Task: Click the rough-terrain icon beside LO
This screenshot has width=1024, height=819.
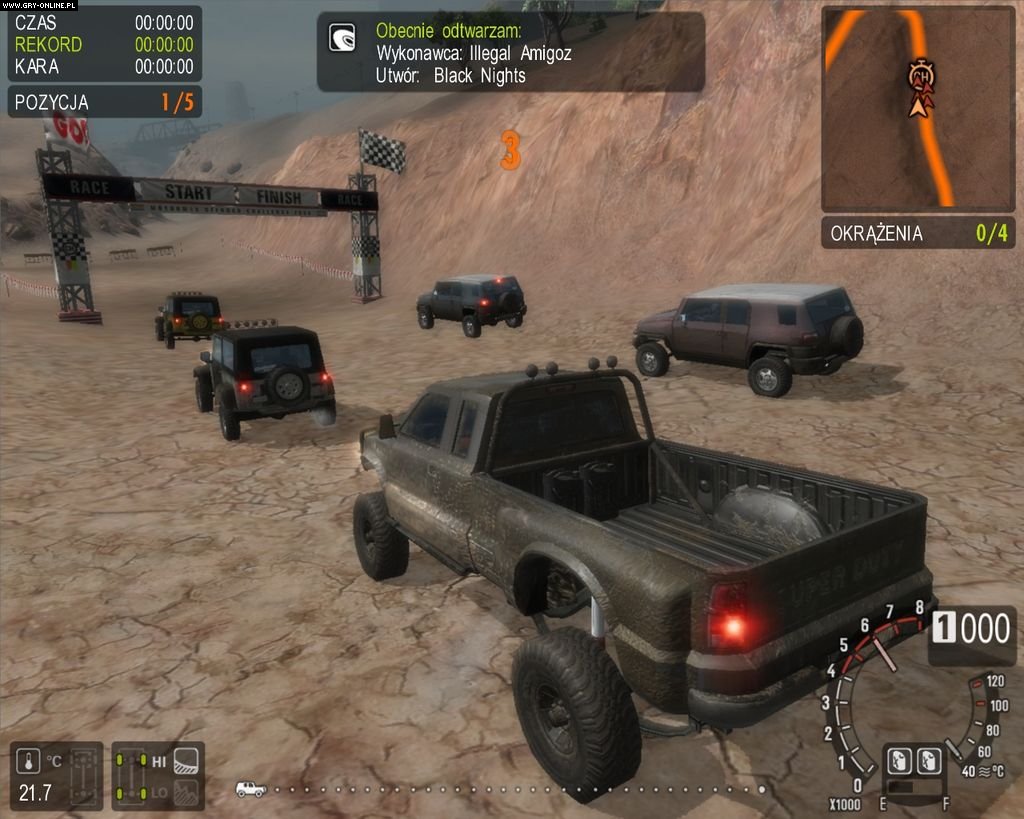Action: click(186, 793)
